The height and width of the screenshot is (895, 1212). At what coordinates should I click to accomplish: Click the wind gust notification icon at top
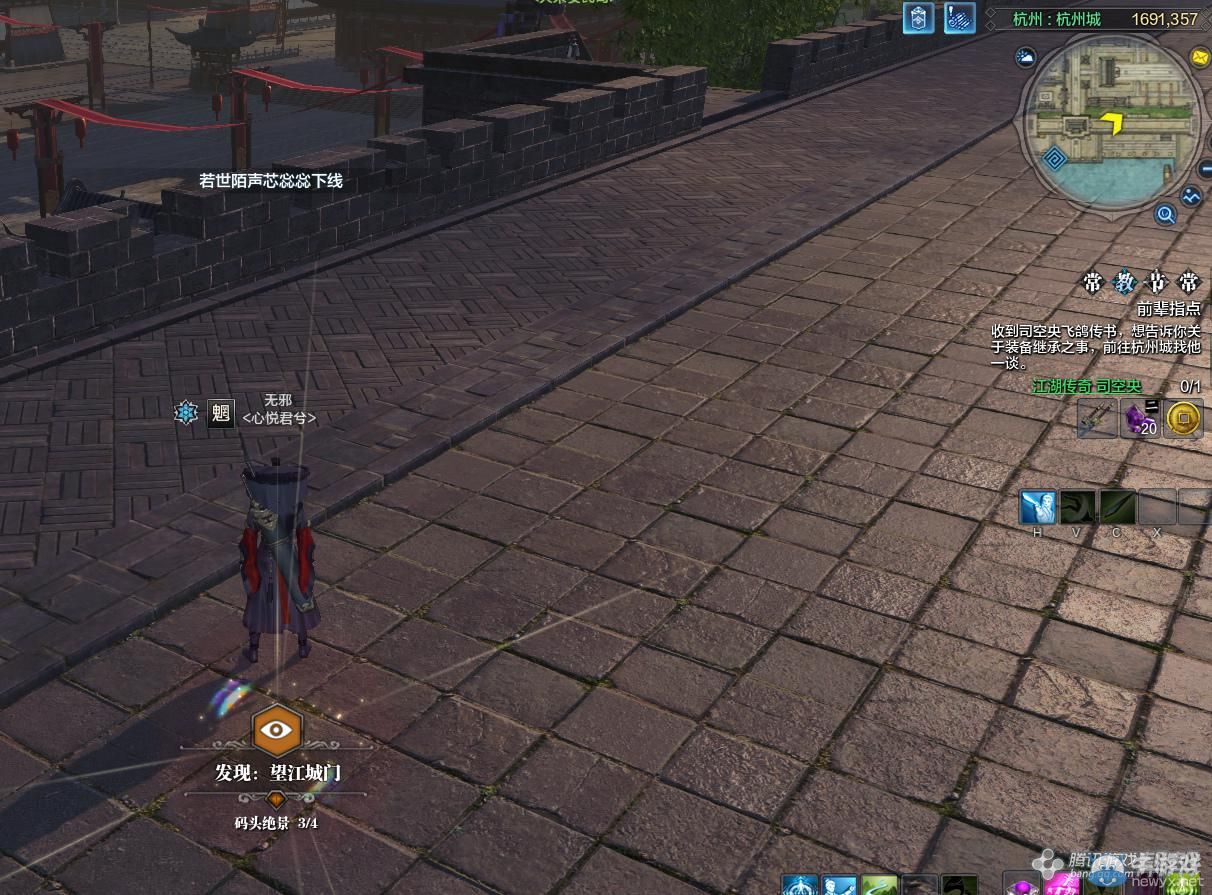point(960,18)
